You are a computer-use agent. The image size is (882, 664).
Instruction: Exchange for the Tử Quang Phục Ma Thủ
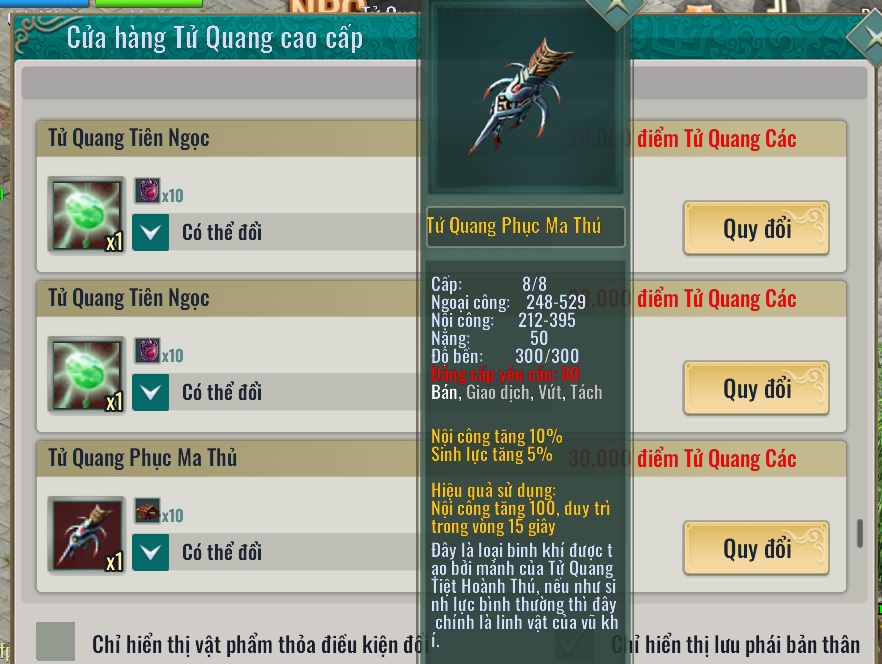click(756, 548)
